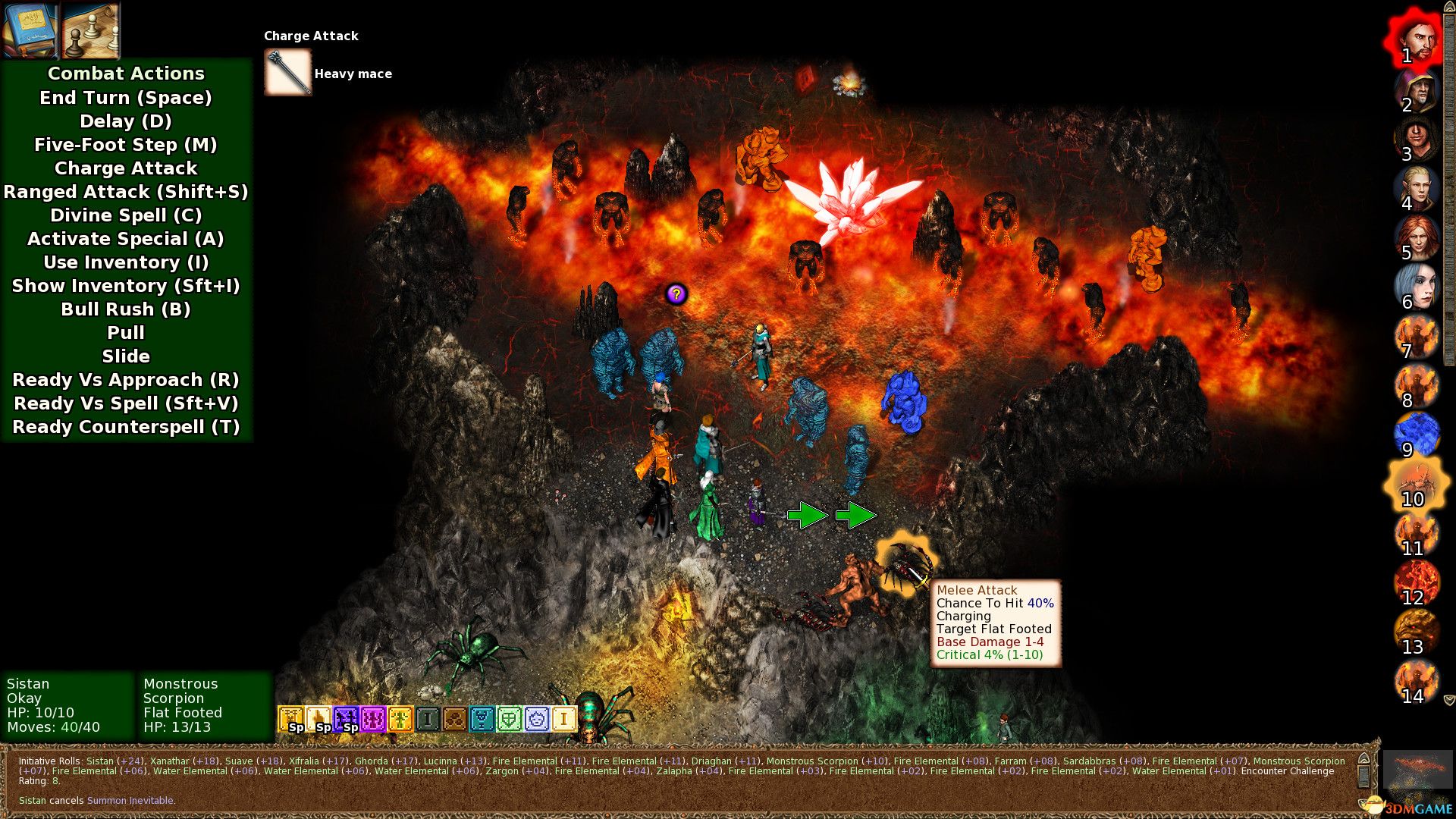This screenshot has width=1456, height=819.
Task: Pick Ranged Attack from the Combat Actions menu
Action: [x=126, y=192]
